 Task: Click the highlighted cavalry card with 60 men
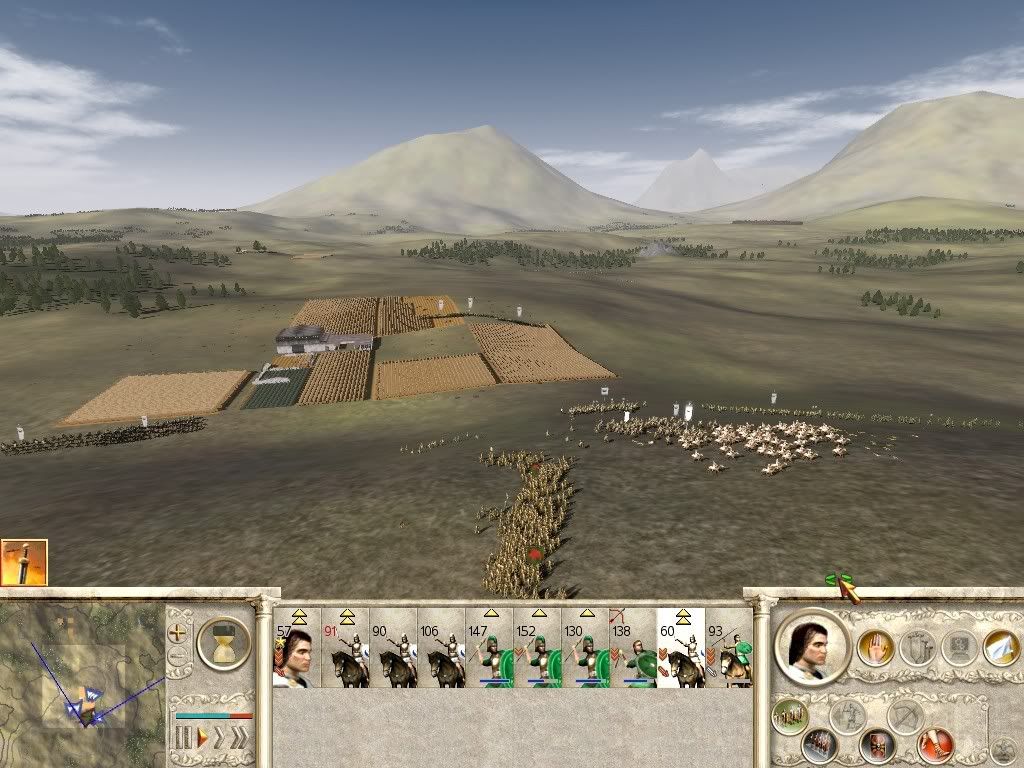pos(681,648)
